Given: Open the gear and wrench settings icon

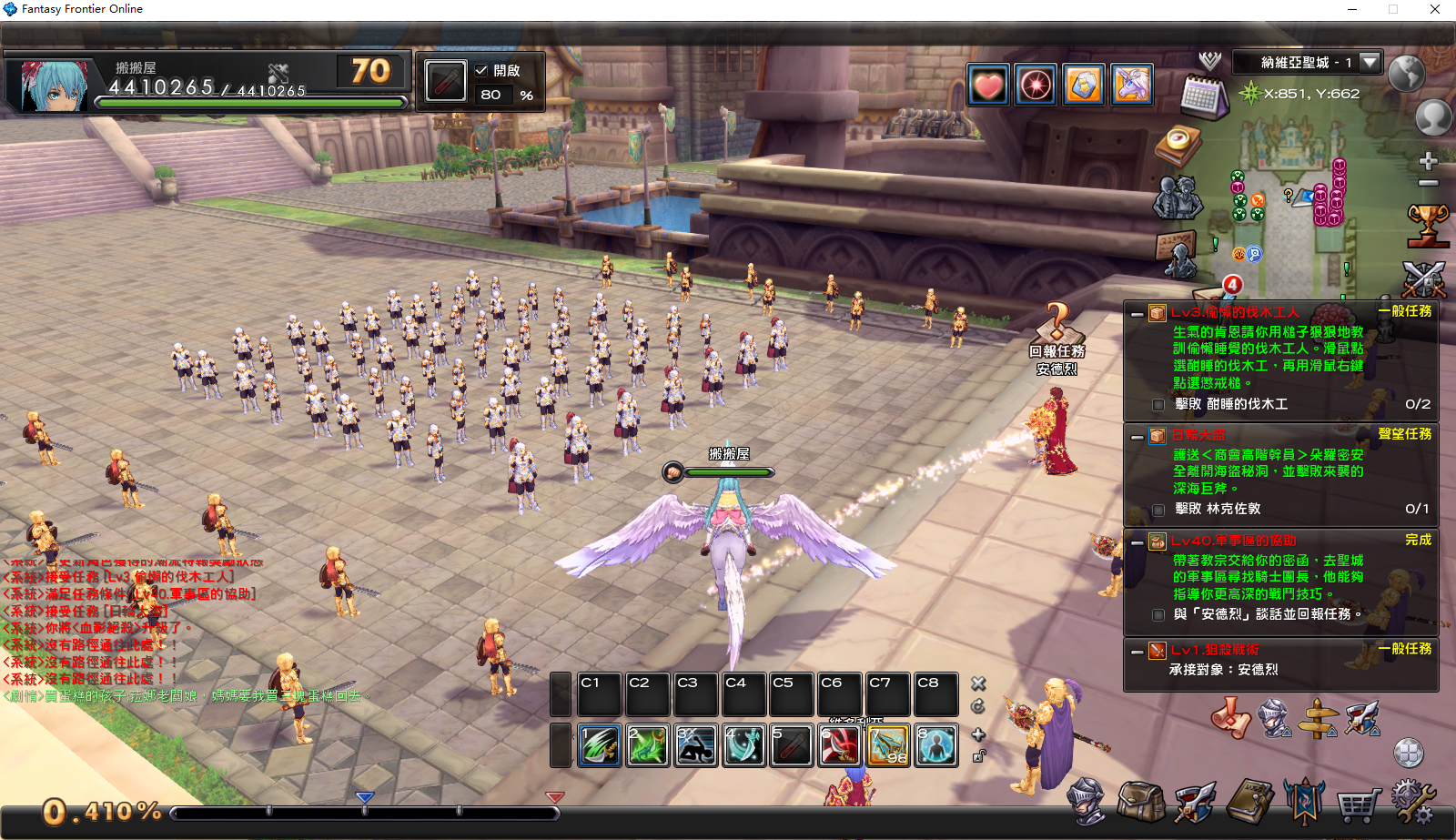Looking at the screenshot, I should tap(1412, 802).
